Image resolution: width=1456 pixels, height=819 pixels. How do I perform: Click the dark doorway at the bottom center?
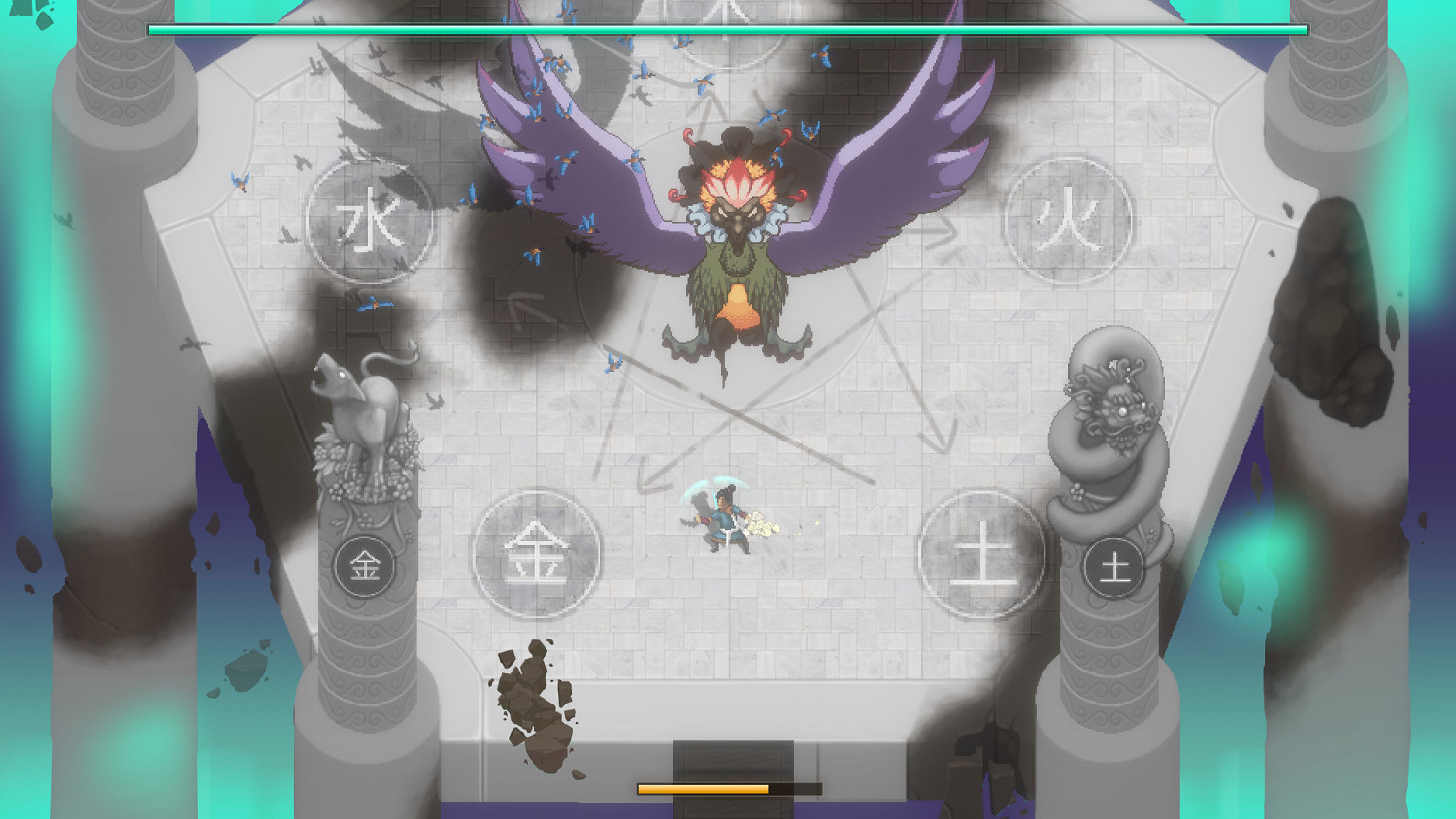click(735, 767)
